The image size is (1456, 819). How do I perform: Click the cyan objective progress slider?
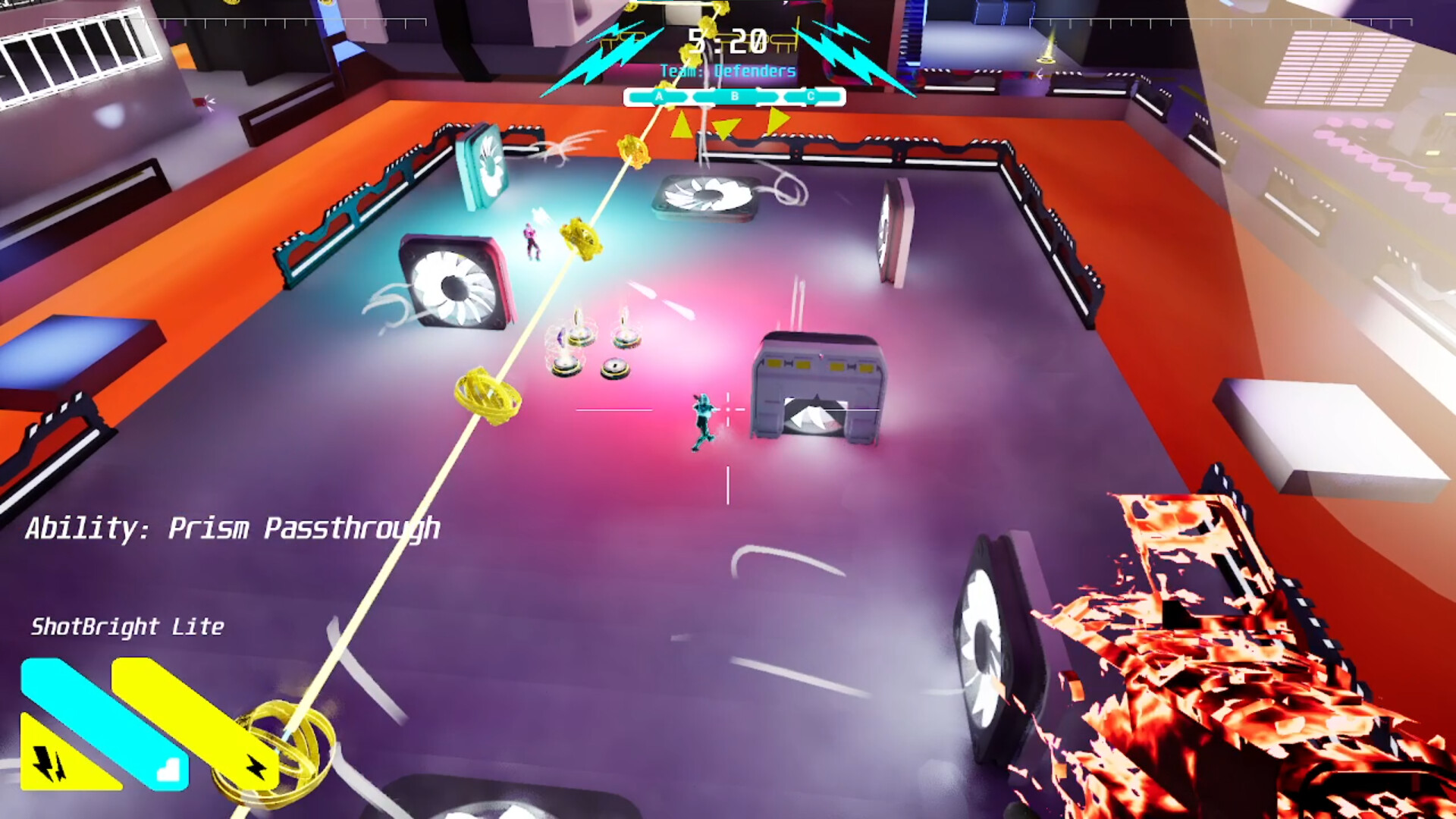(x=734, y=97)
